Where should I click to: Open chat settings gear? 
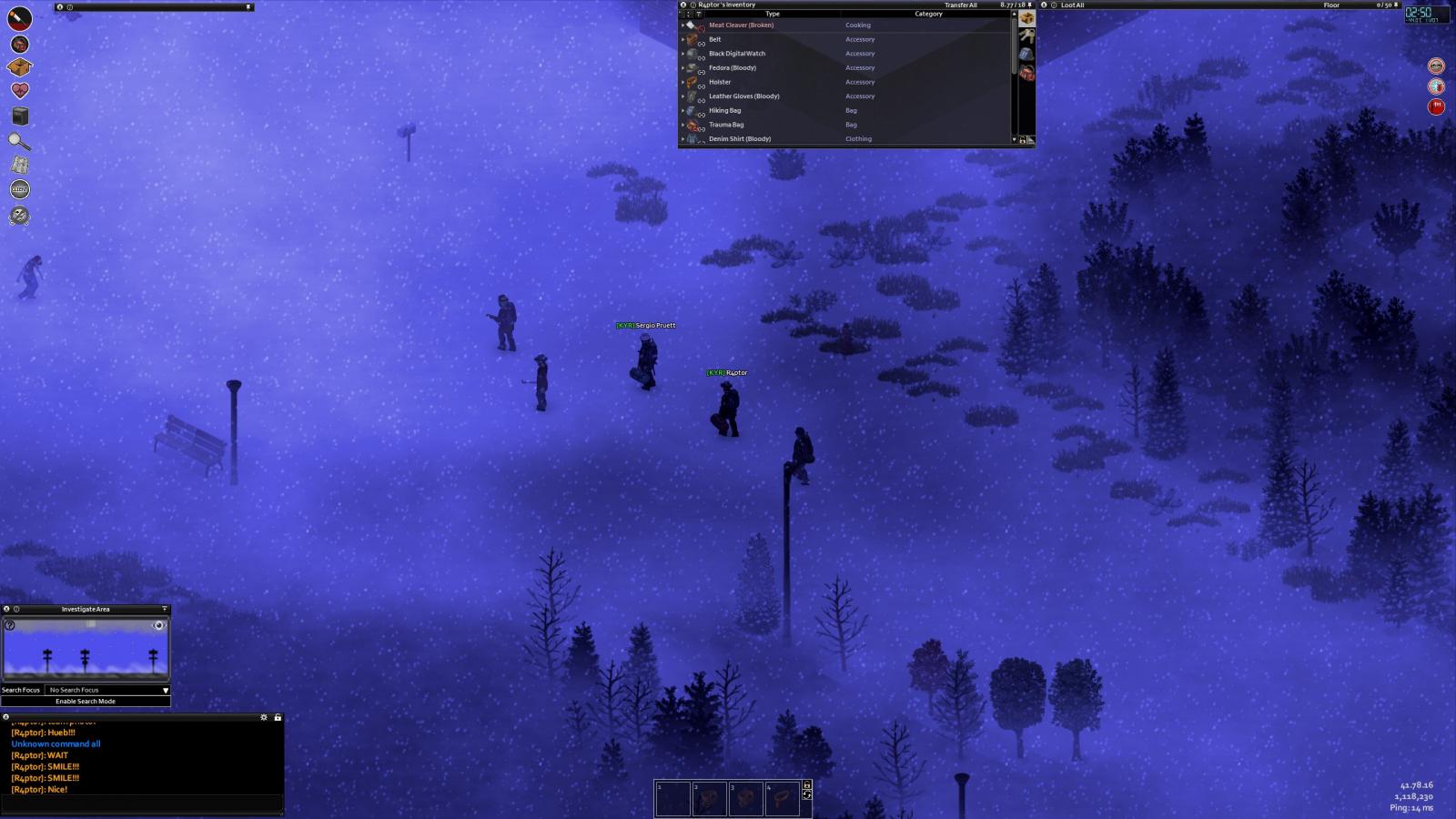pos(264,717)
